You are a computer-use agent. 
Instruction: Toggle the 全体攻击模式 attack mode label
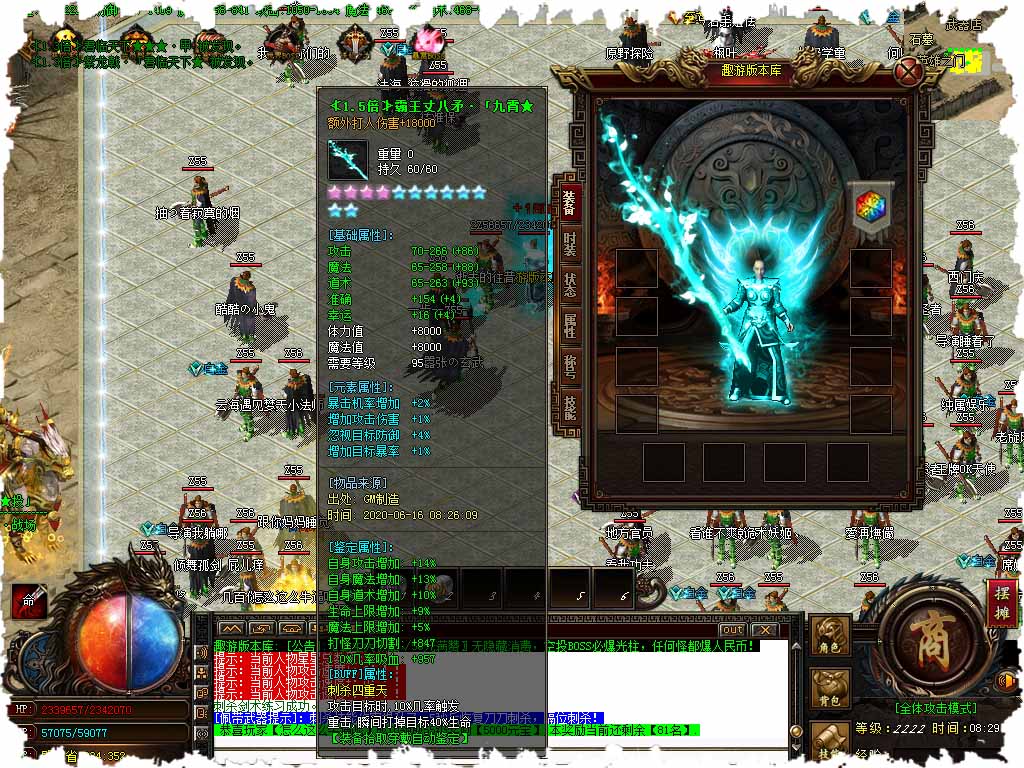[937, 708]
